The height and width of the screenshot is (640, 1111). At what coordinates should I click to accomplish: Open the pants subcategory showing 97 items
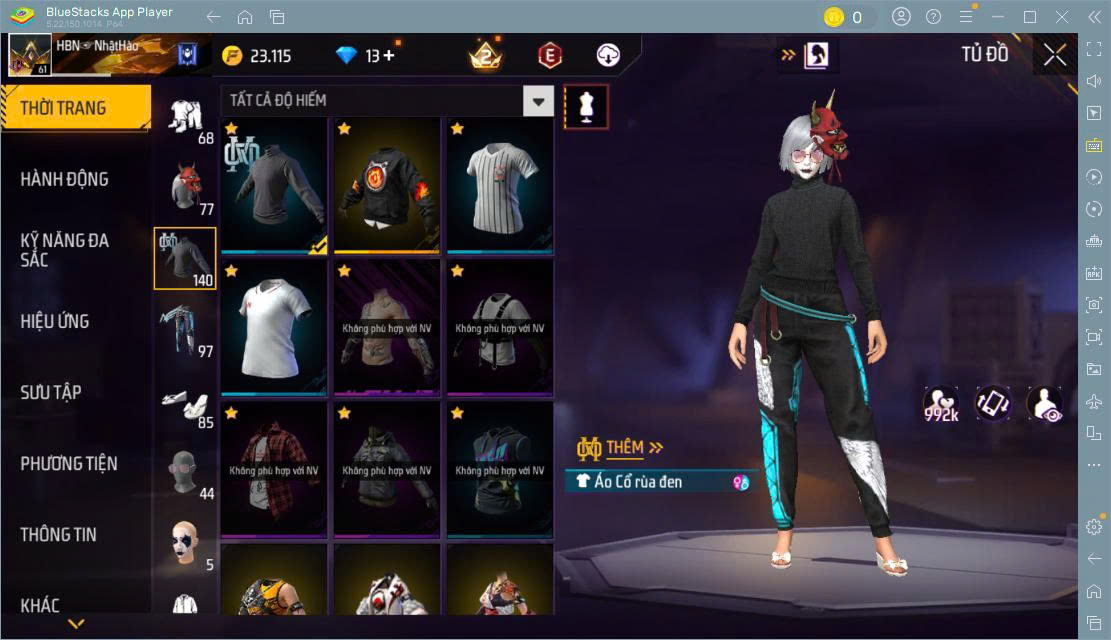[x=185, y=329]
